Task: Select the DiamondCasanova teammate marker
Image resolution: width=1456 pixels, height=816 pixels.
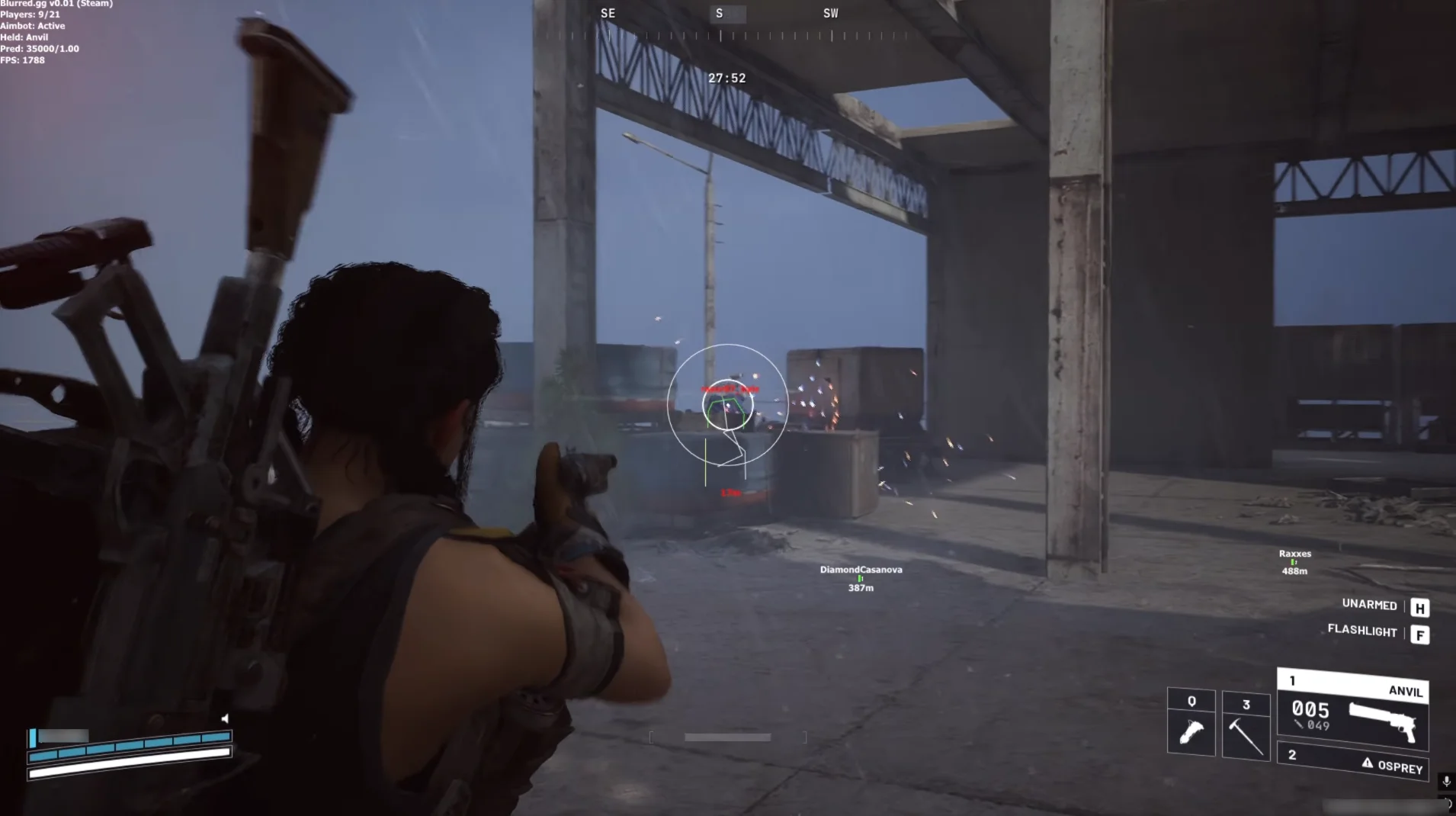Action: 861,578
